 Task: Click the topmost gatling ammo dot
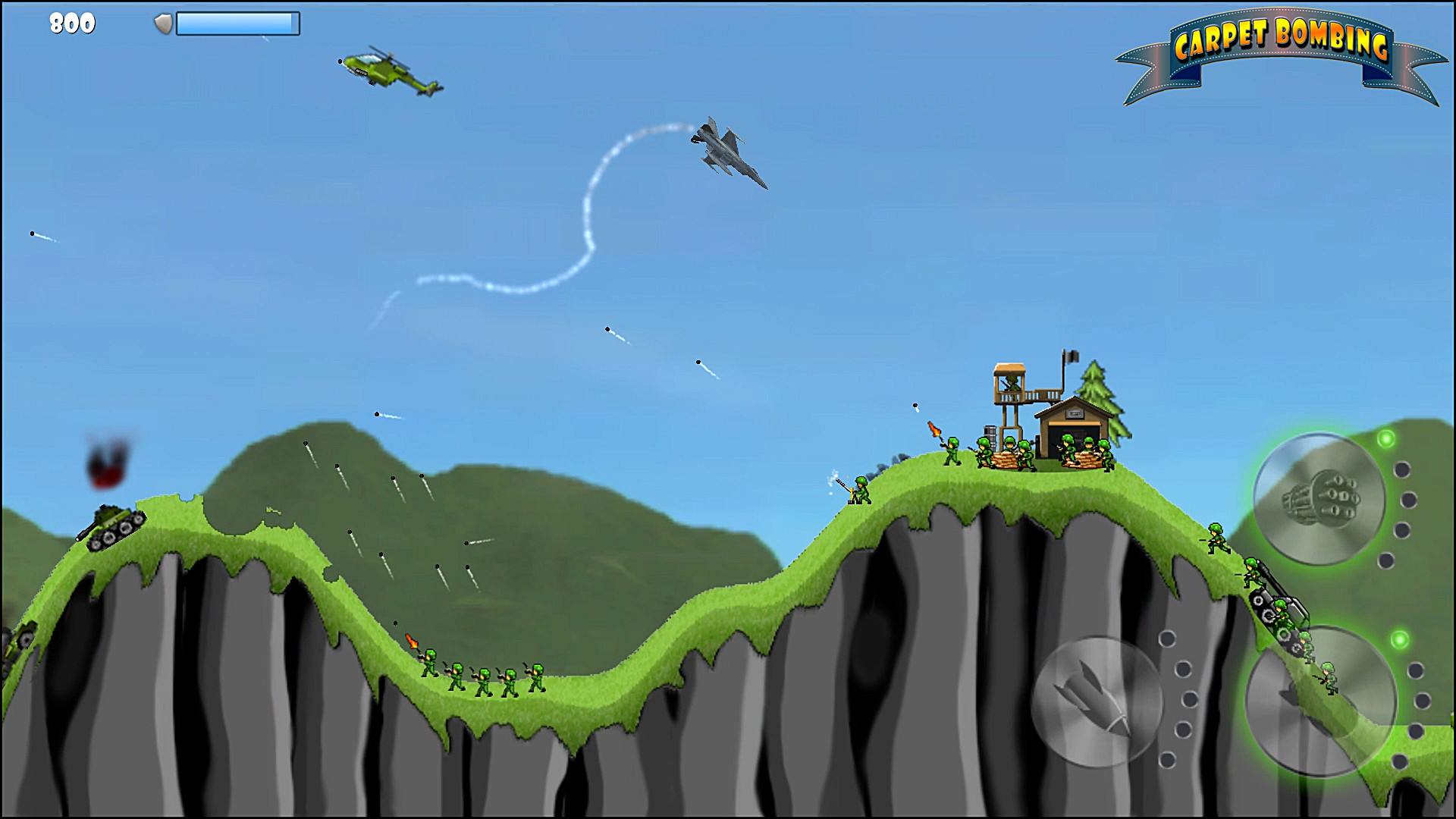coord(1401,470)
